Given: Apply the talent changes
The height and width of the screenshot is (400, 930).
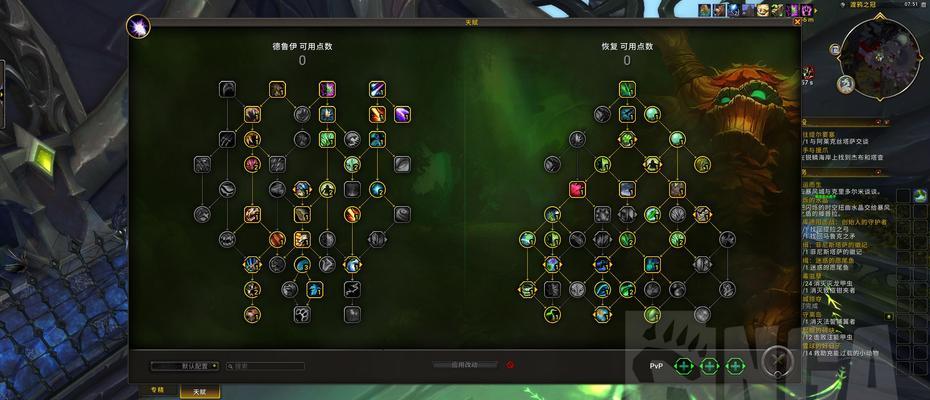Looking at the screenshot, I should click(464, 366).
